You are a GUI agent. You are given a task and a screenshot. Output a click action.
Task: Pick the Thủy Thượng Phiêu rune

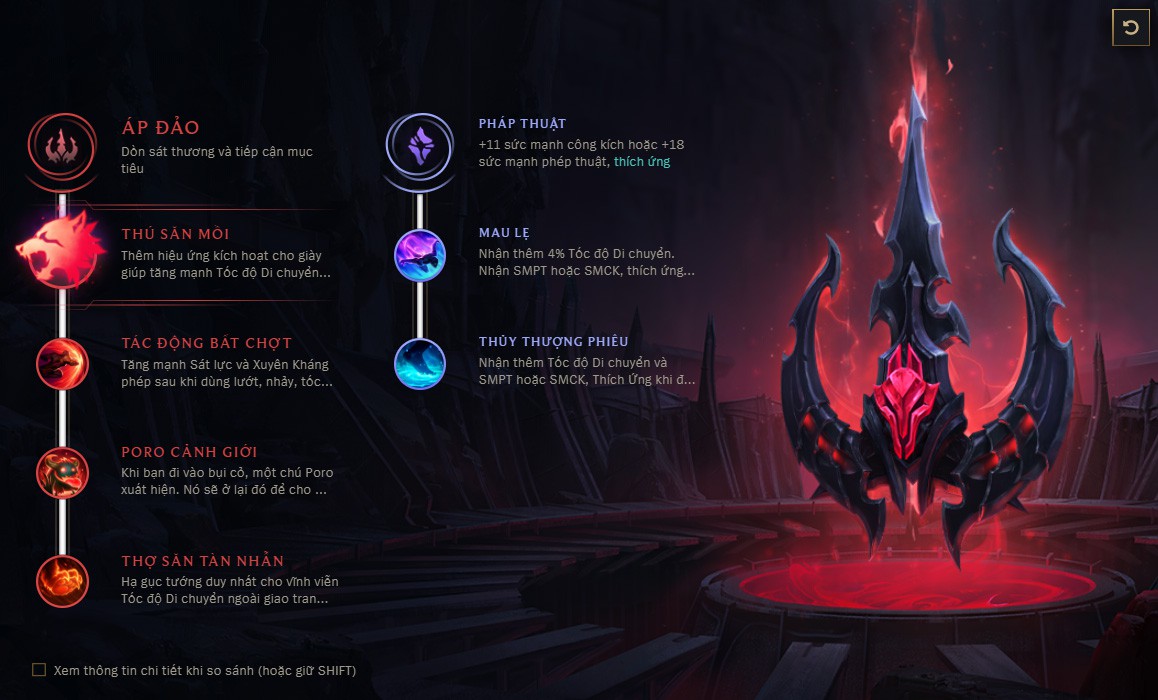[420, 363]
